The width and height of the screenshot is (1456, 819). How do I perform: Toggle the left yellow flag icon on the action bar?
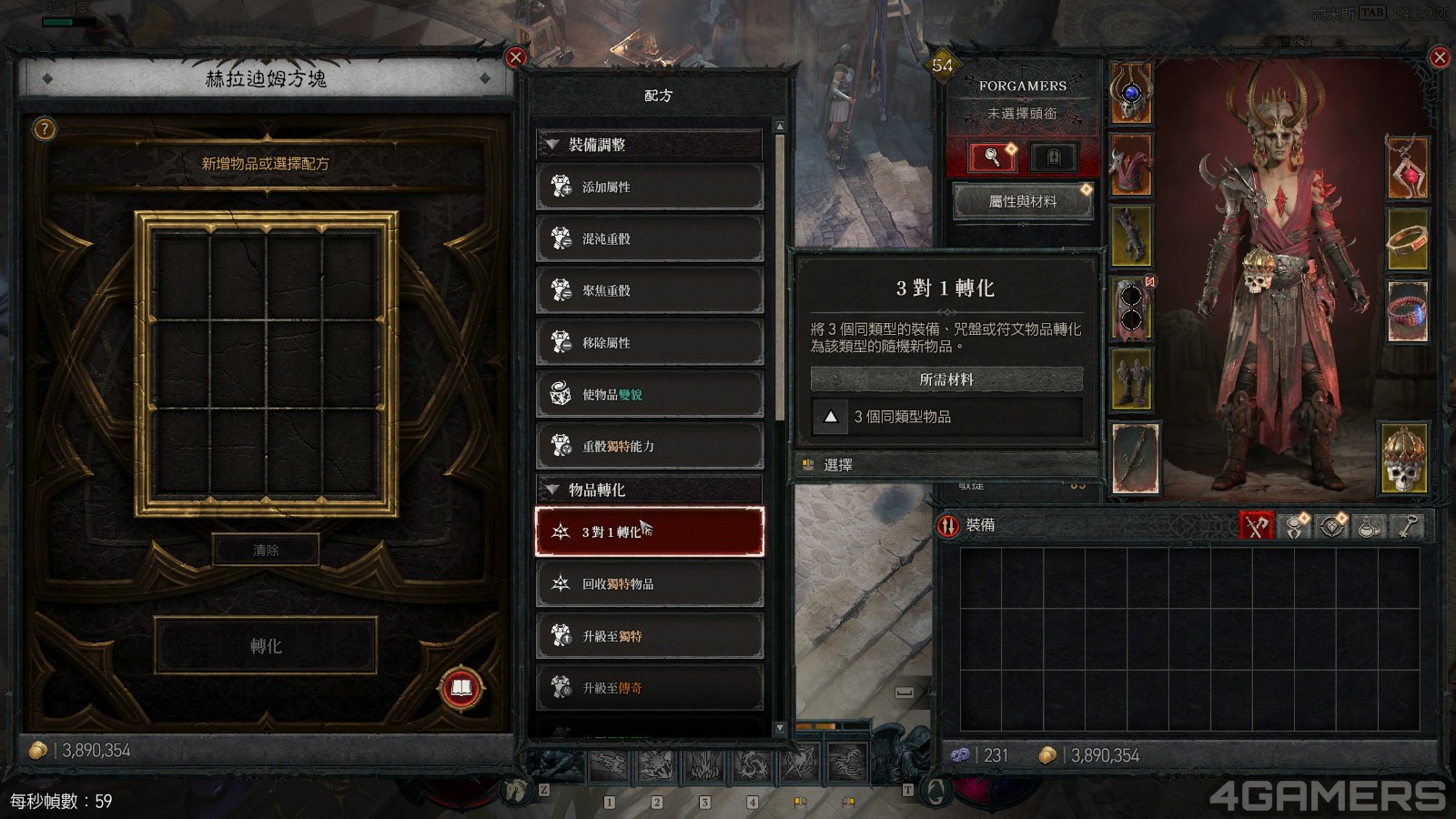click(x=802, y=802)
